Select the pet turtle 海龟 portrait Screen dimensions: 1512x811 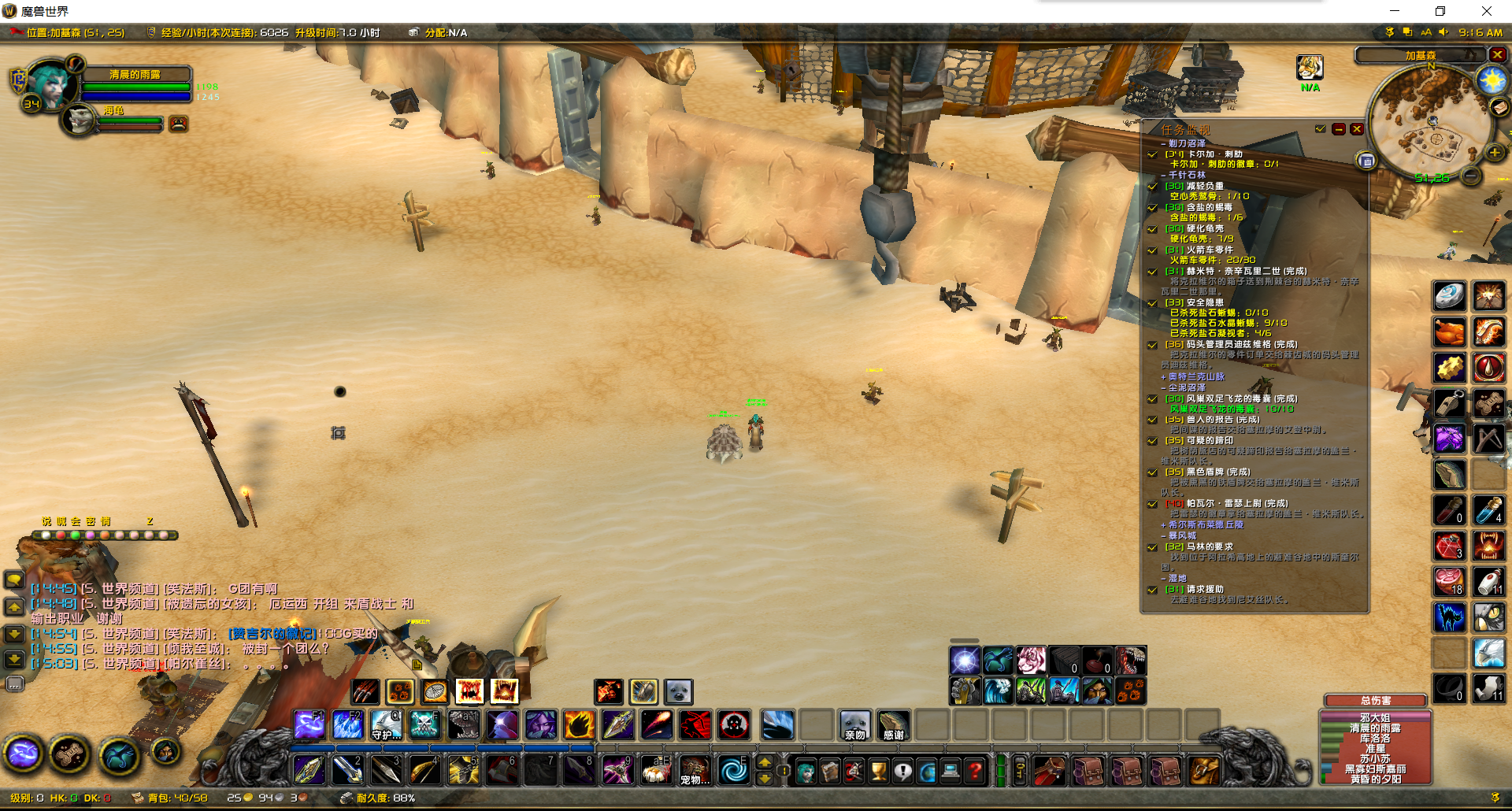(79, 120)
